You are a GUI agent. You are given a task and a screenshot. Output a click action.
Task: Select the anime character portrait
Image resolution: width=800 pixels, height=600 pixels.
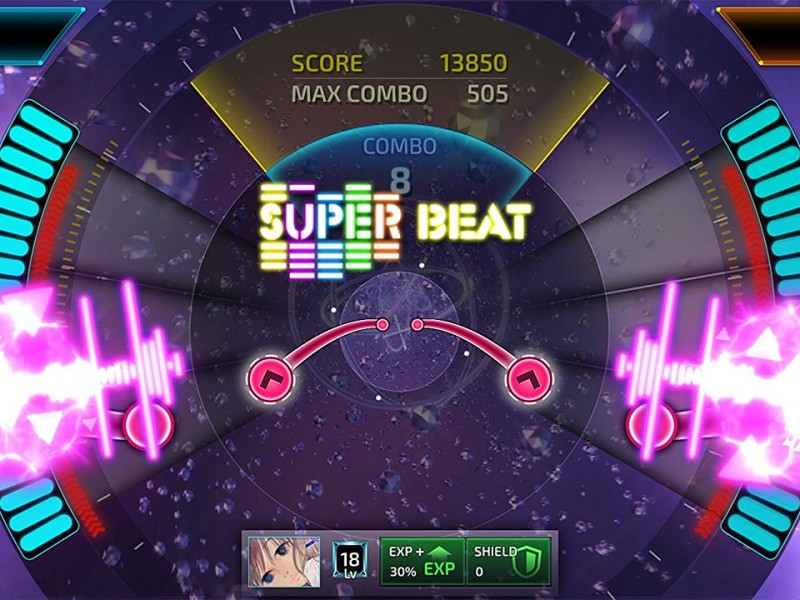tap(276, 561)
